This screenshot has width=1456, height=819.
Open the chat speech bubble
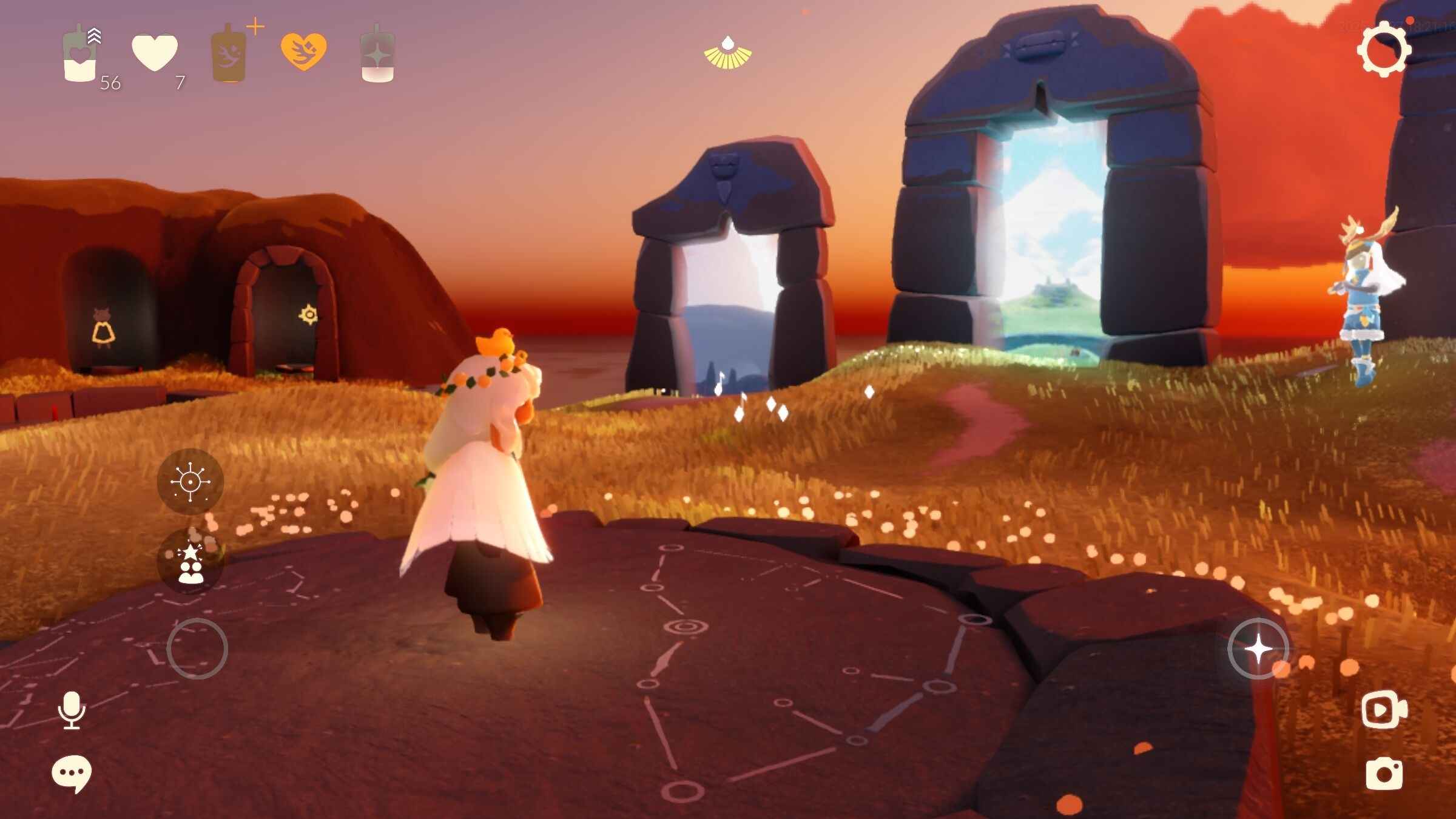tap(72, 773)
